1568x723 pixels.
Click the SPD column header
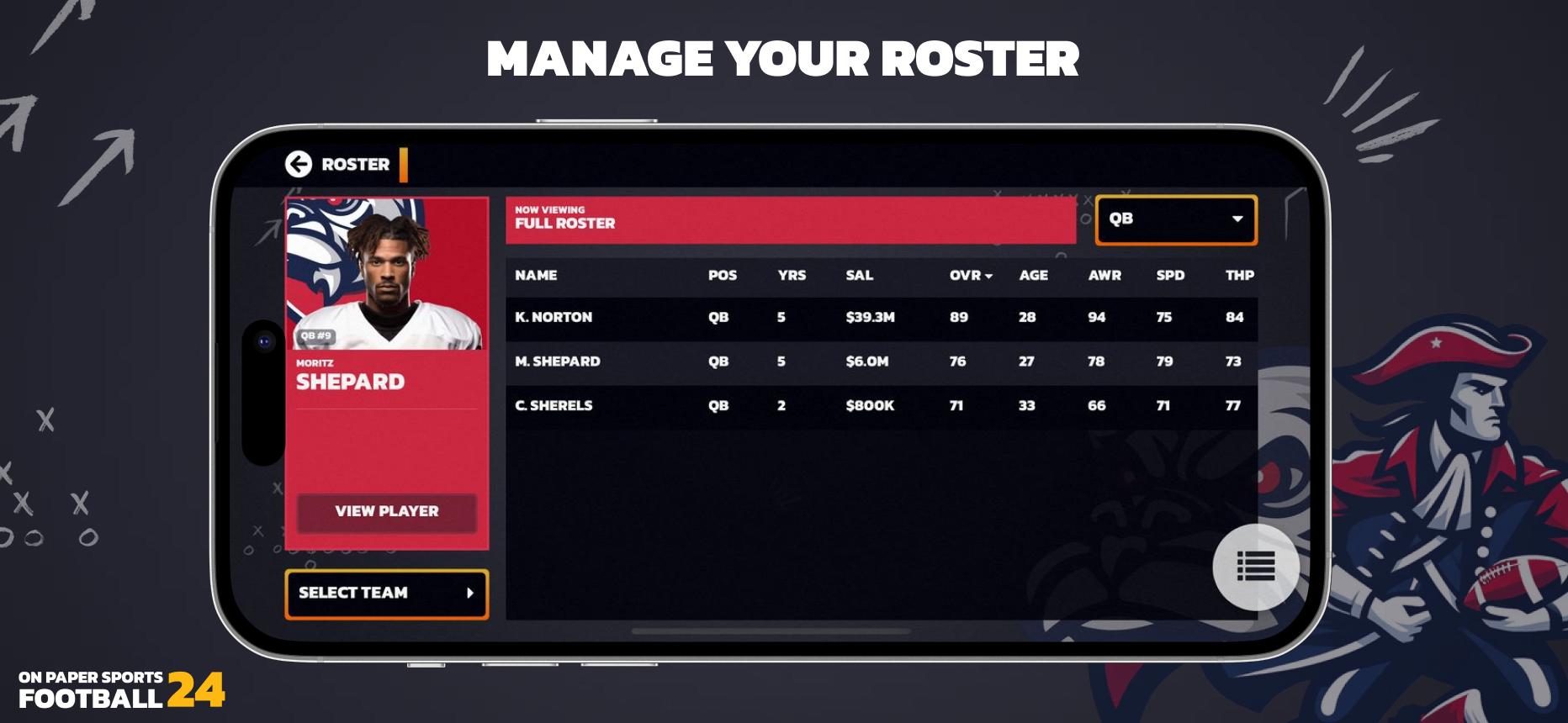[1169, 275]
